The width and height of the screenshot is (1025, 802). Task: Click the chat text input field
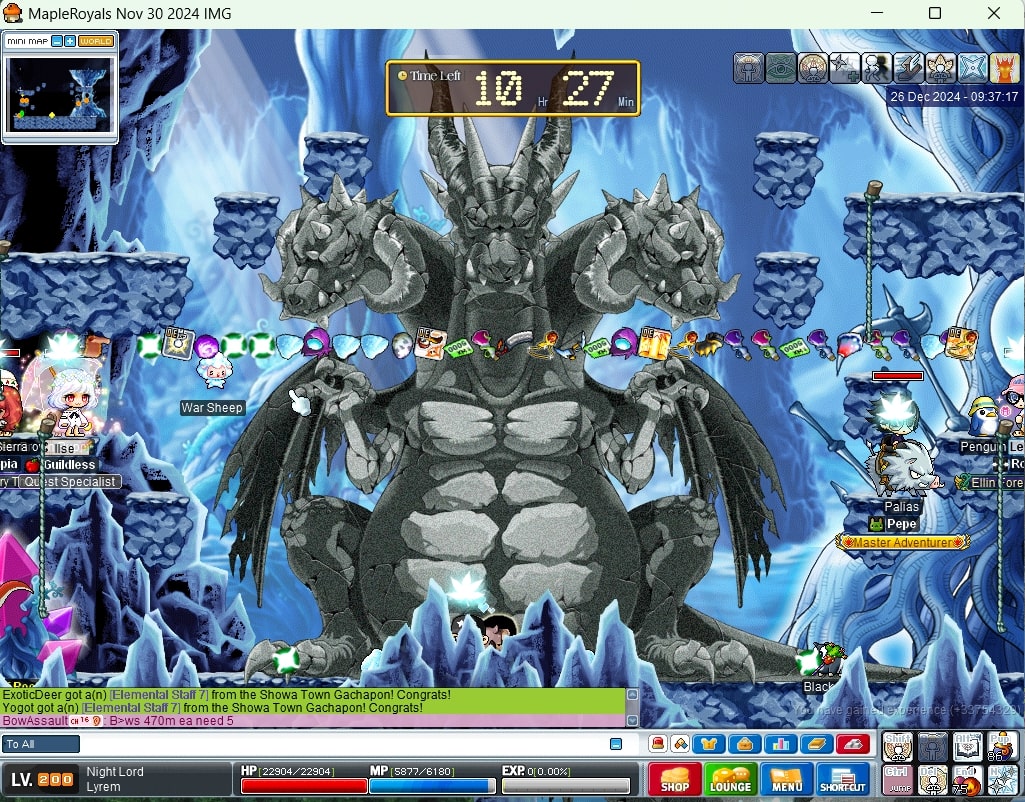(340, 744)
